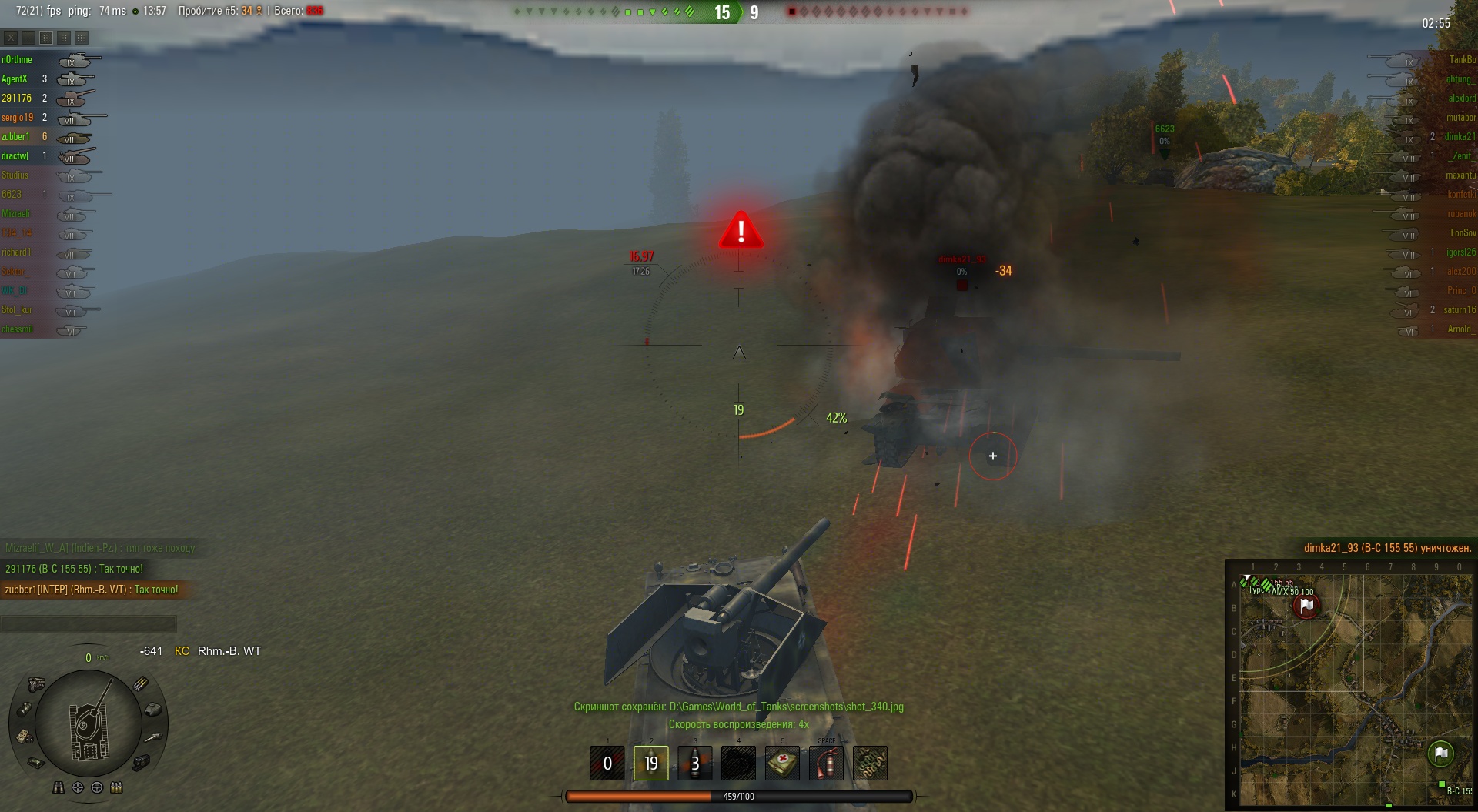Hide the player panel with the X button
The image size is (1478, 812).
coord(11,37)
